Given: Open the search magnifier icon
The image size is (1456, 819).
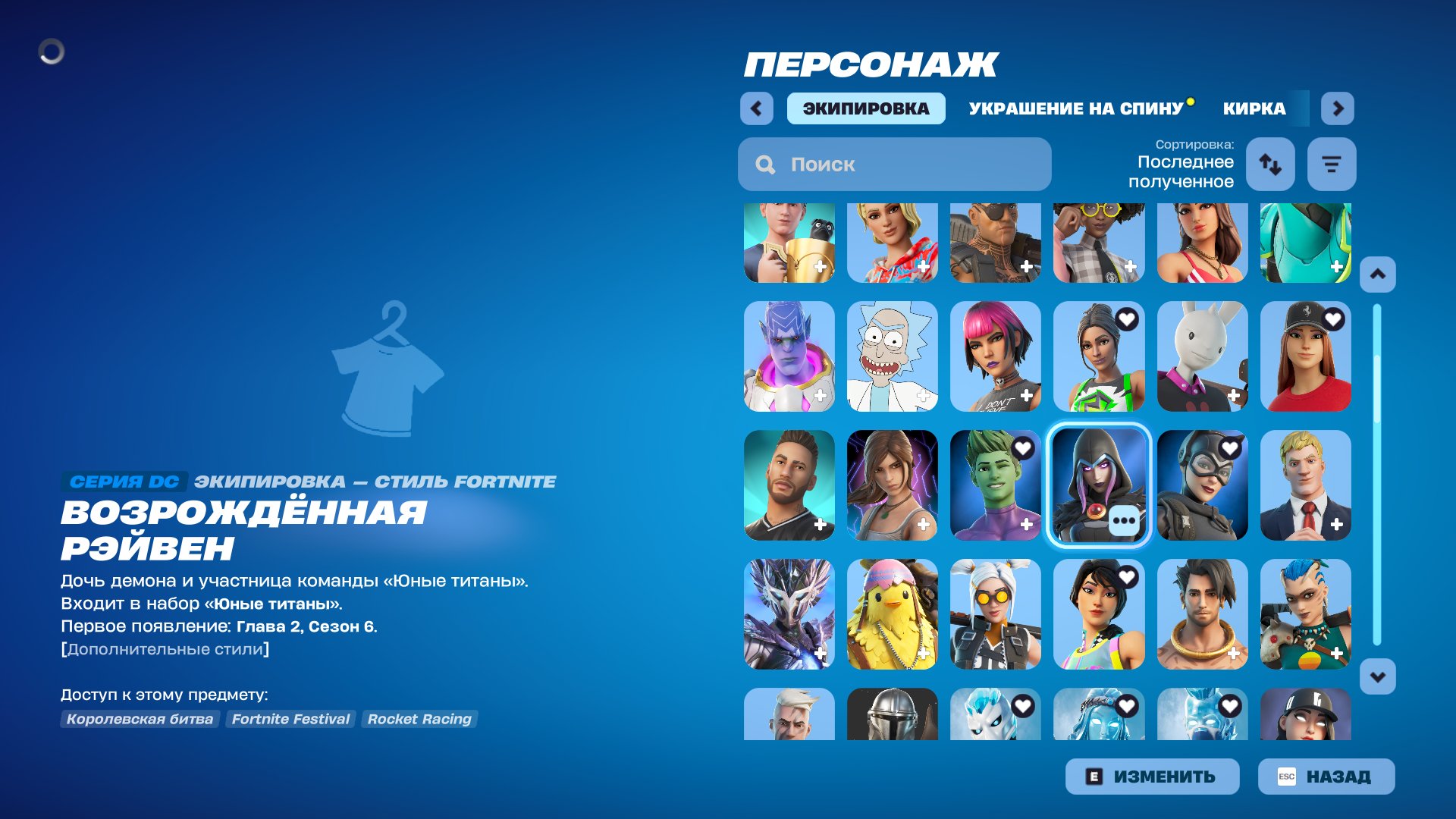Looking at the screenshot, I should pos(764,164).
